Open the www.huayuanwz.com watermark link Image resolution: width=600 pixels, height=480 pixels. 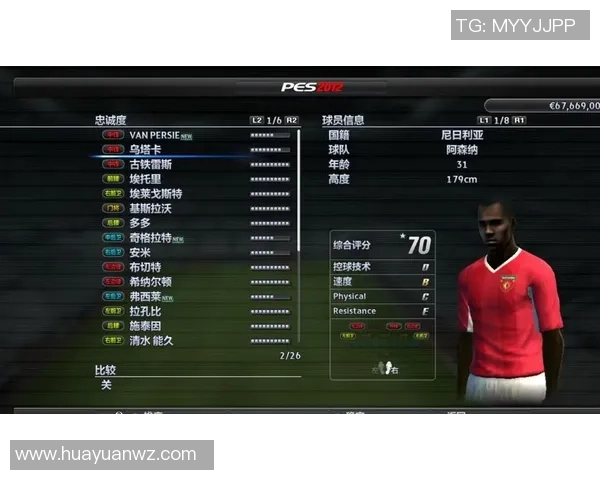(x=106, y=454)
